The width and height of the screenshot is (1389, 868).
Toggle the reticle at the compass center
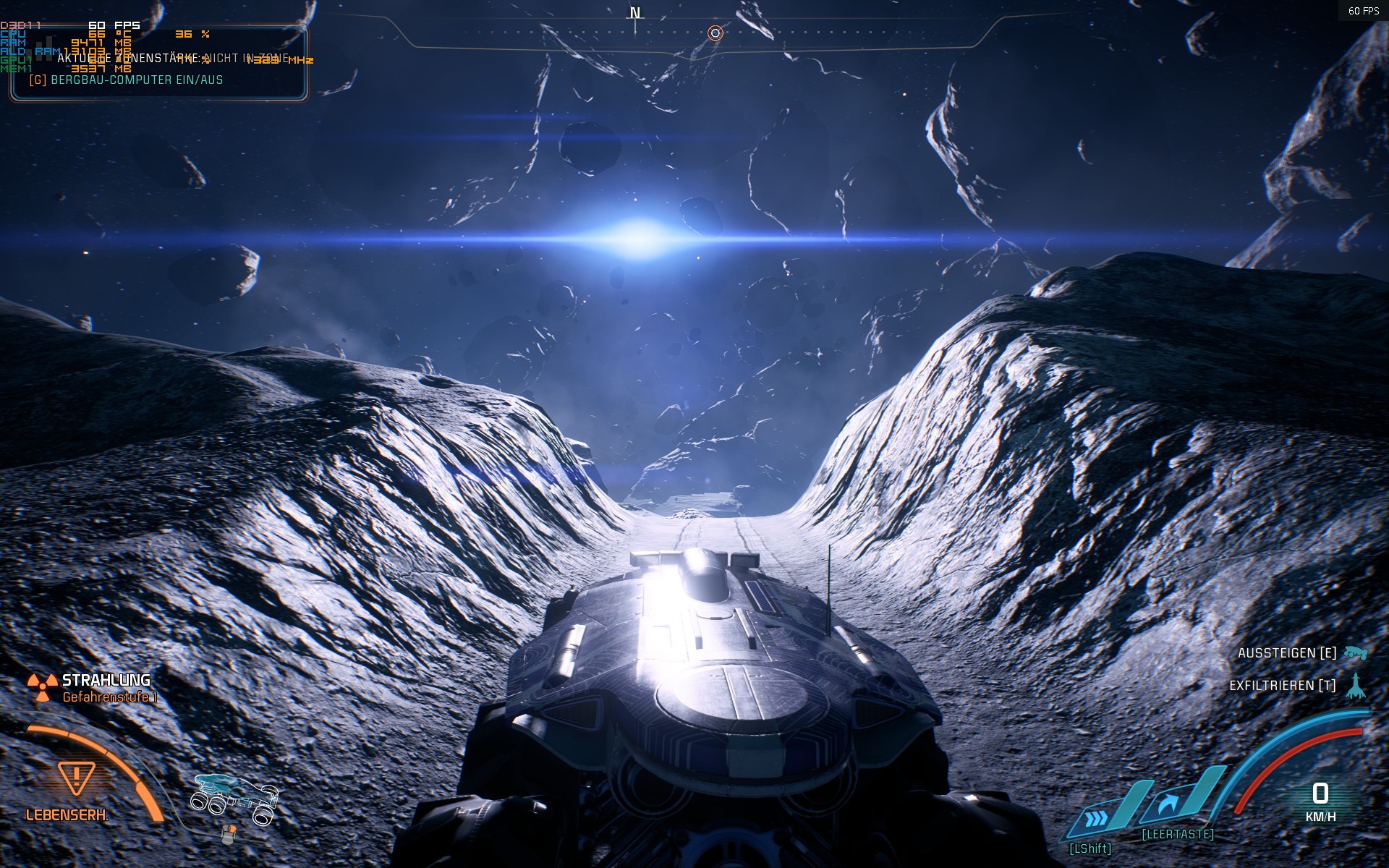click(715, 32)
